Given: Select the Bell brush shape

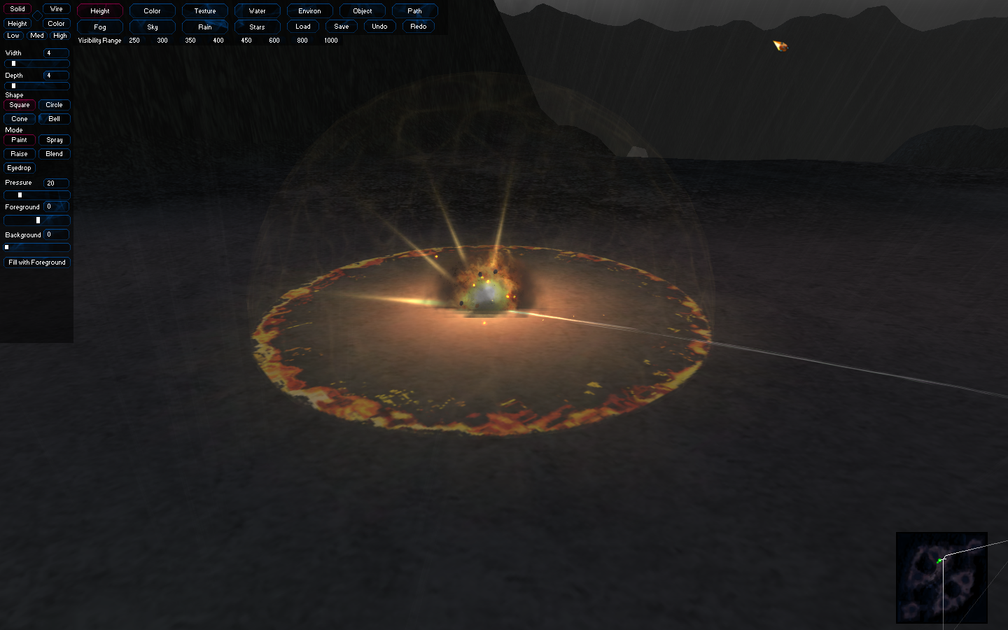Looking at the screenshot, I should click(x=54, y=119).
